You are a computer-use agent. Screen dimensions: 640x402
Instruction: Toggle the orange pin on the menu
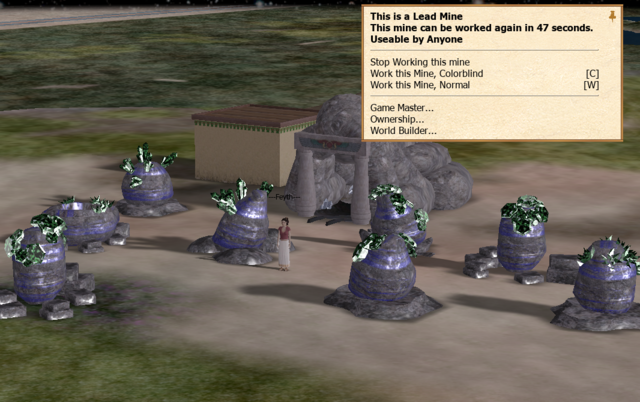(612, 16)
